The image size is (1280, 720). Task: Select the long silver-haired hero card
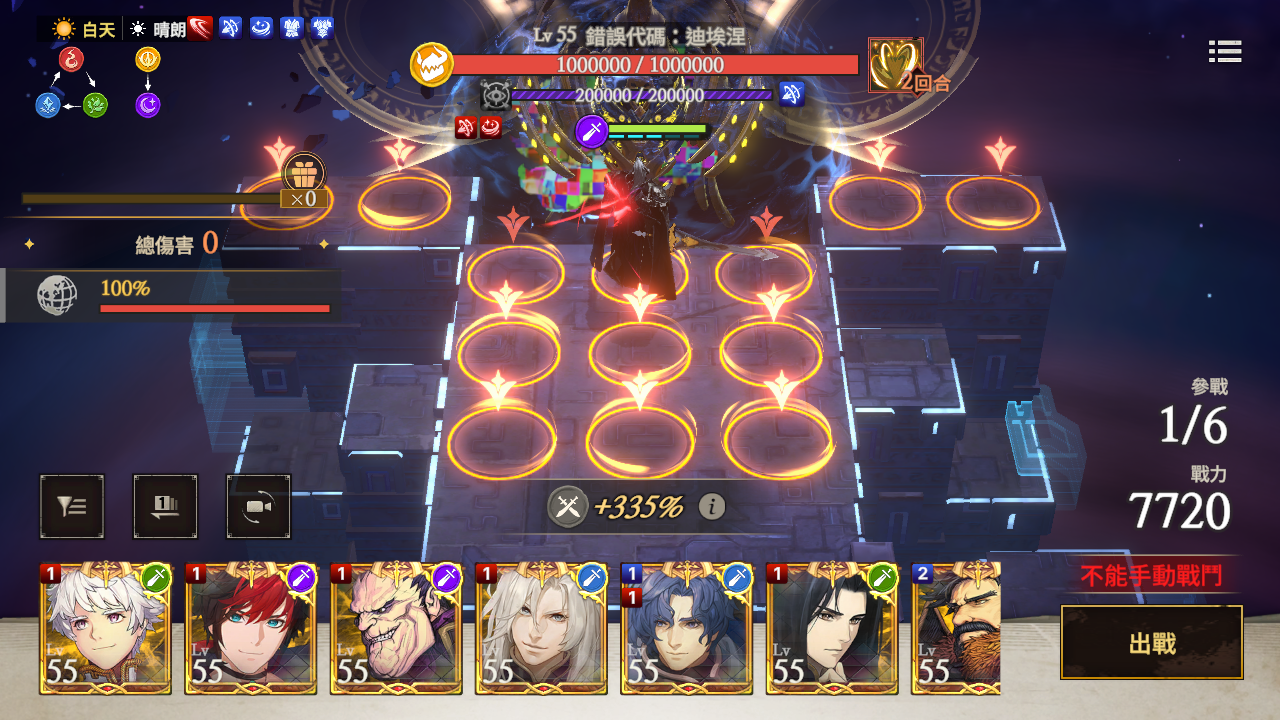click(x=541, y=628)
